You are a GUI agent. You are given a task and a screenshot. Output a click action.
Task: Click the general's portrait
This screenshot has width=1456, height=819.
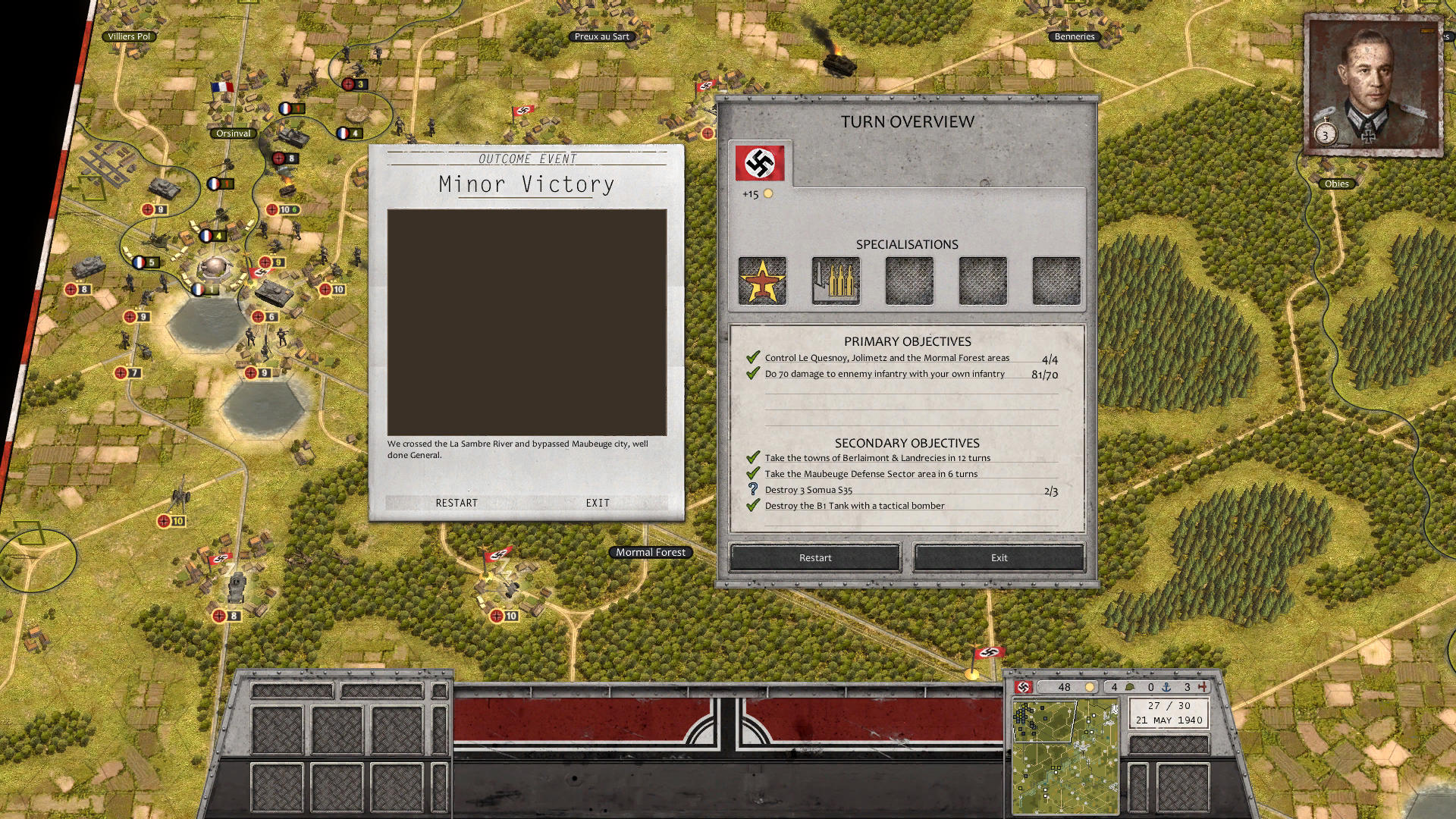(x=1373, y=85)
